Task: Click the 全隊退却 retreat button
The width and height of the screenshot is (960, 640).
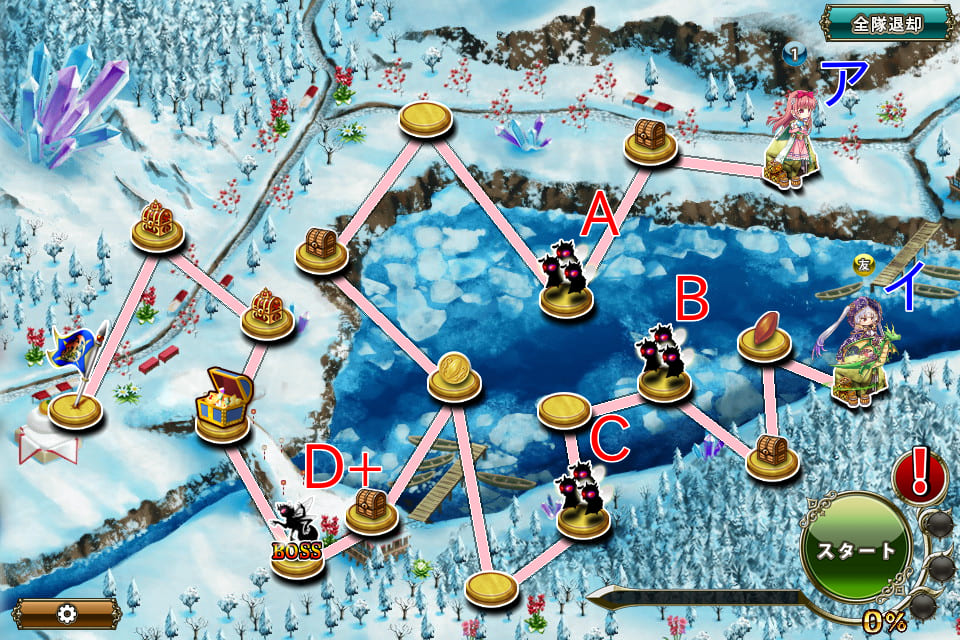Action: coord(887,22)
